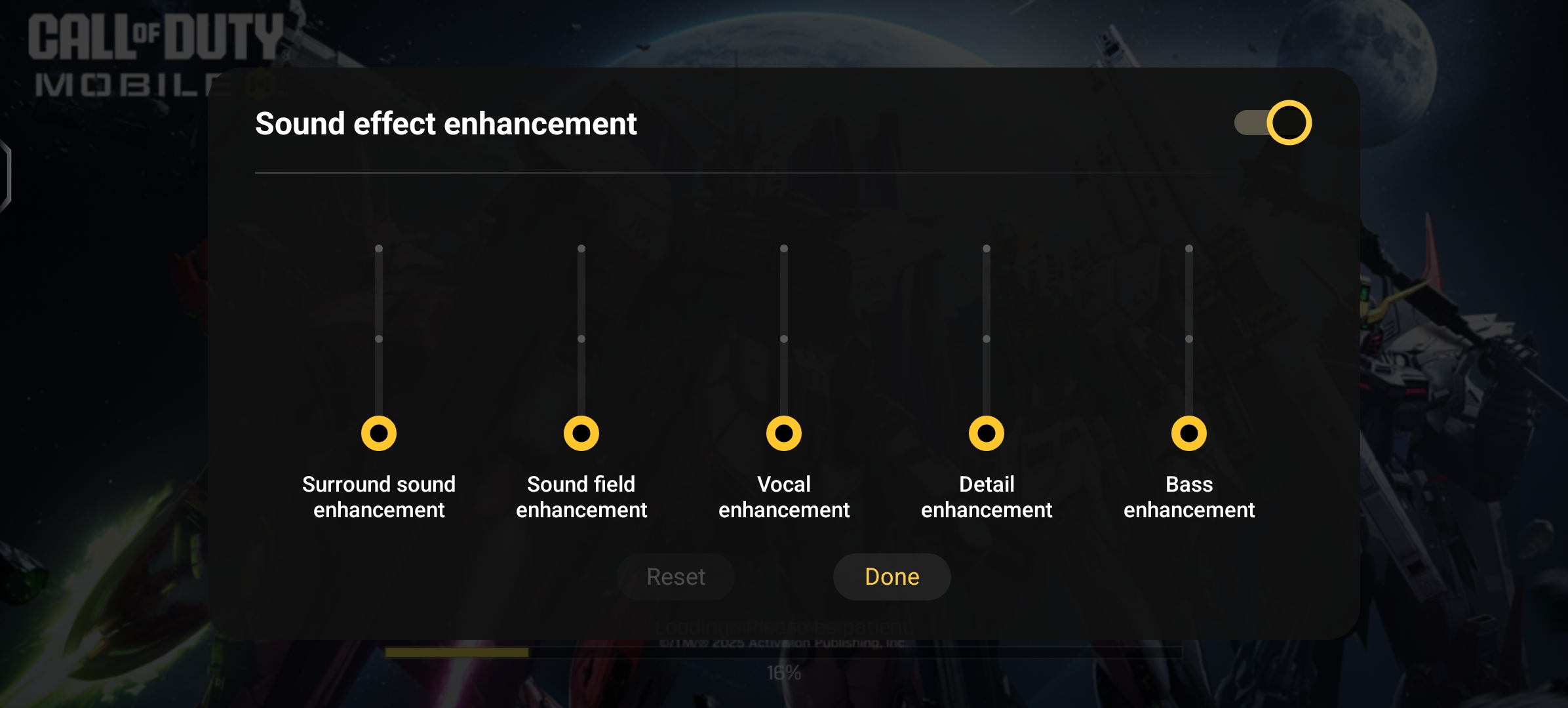Select the Bass enhancement slider knob
This screenshot has height=708, width=1568.
[1189, 433]
